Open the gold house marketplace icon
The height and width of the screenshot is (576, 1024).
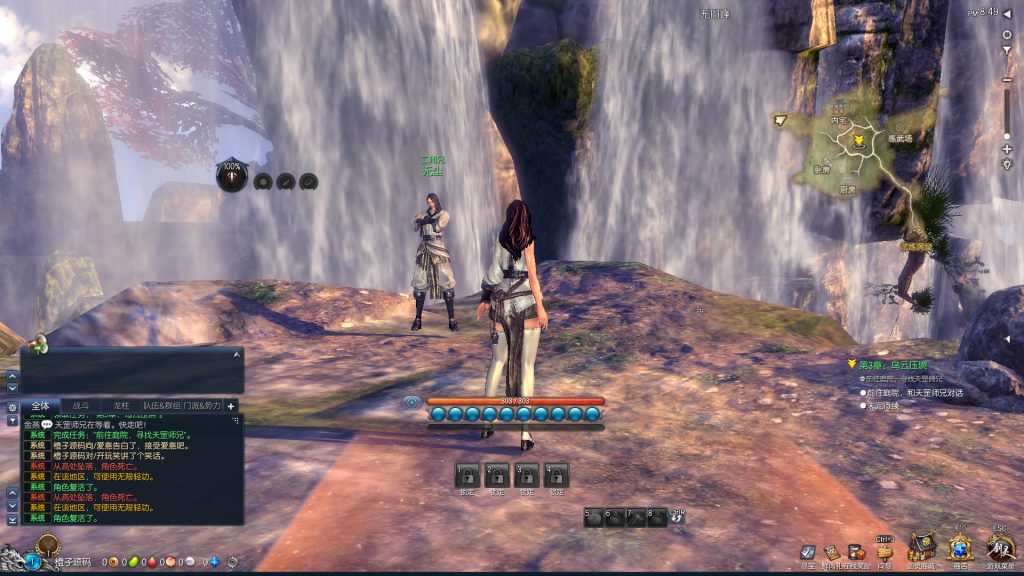(922, 546)
